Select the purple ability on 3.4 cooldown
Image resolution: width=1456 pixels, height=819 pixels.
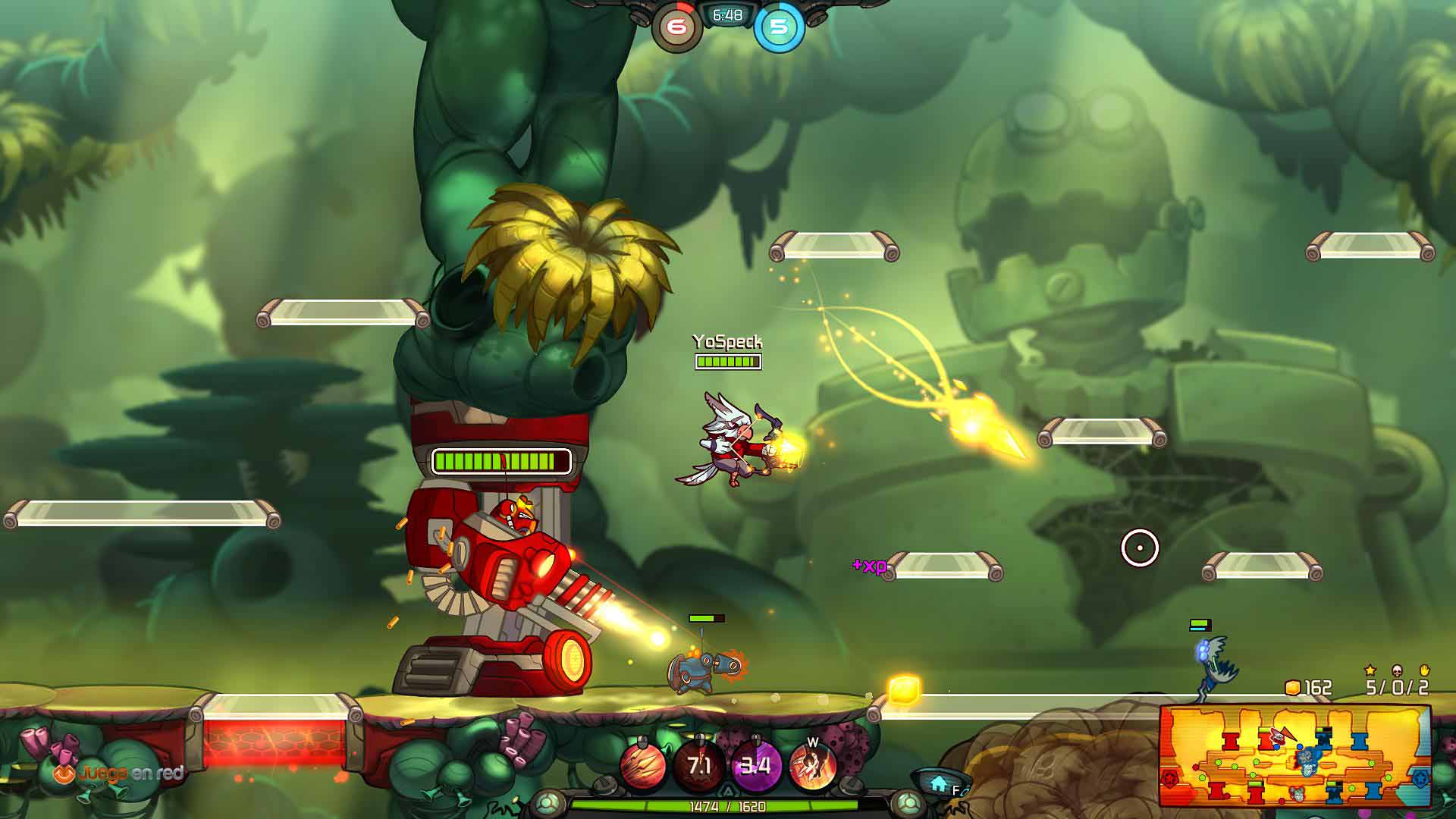click(x=755, y=766)
